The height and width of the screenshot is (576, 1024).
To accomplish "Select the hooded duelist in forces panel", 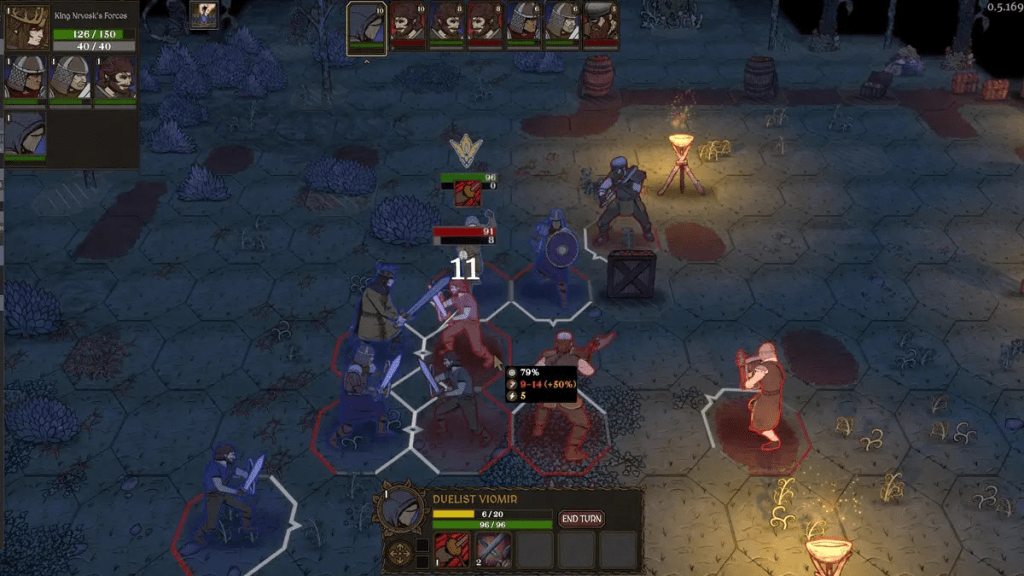I will [x=25, y=135].
